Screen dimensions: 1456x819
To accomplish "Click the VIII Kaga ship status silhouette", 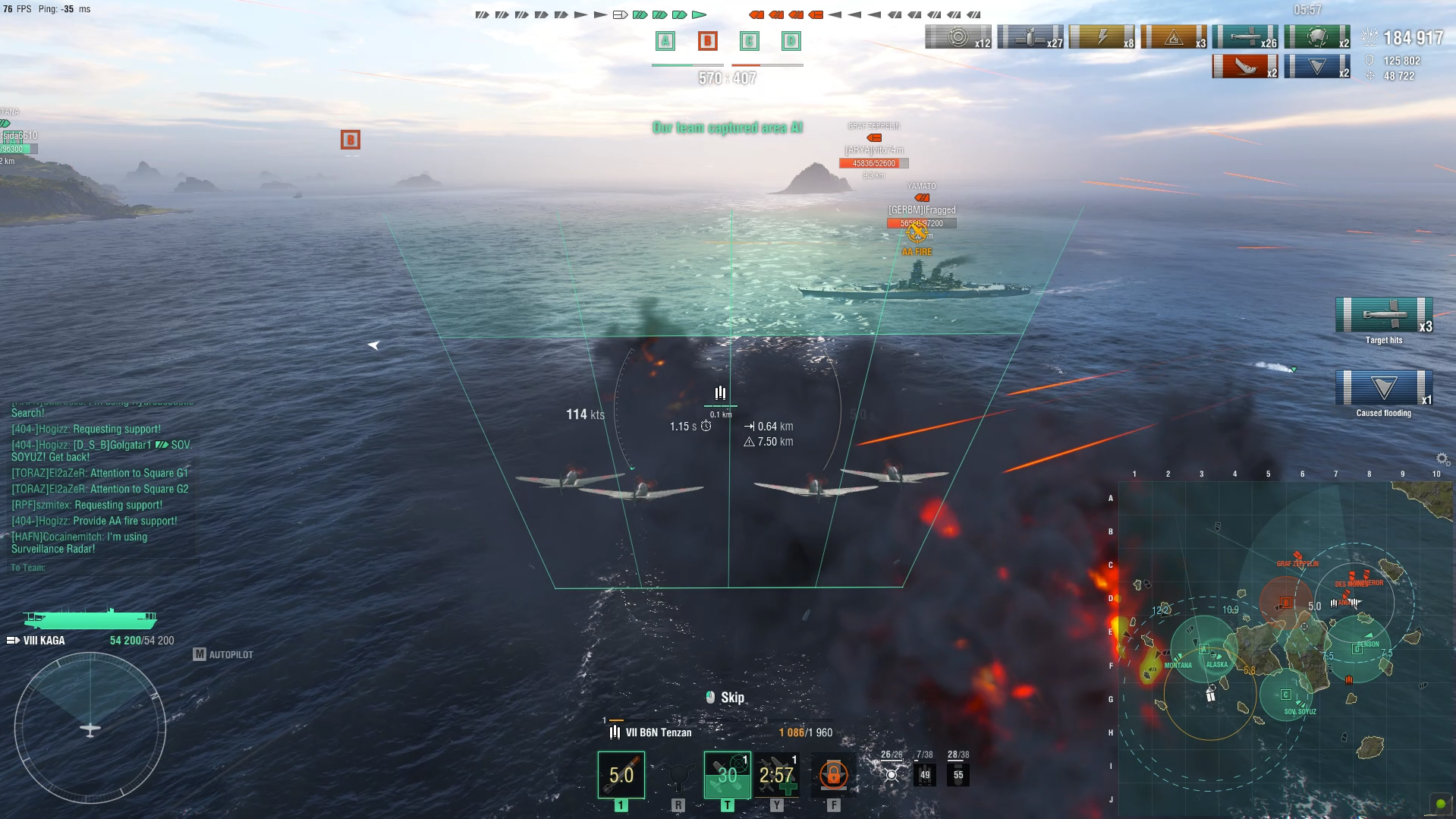I will (x=90, y=619).
